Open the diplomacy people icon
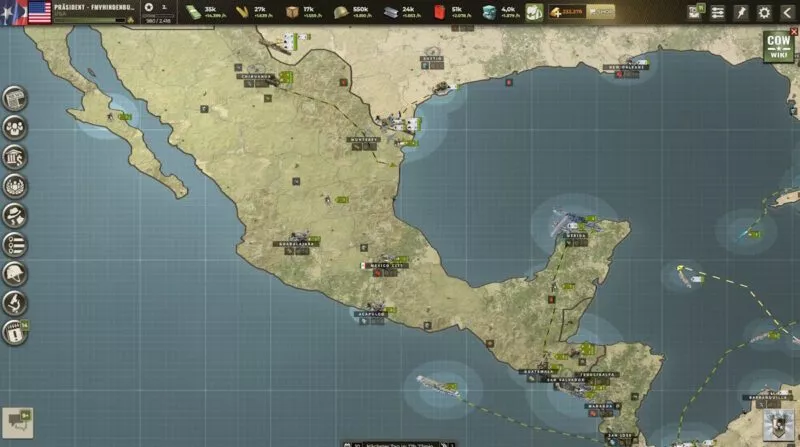 point(15,127)
